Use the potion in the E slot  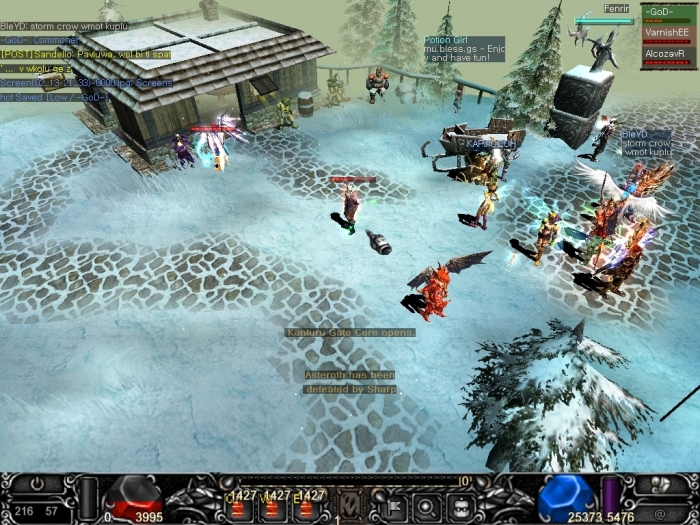coord(305,505)
